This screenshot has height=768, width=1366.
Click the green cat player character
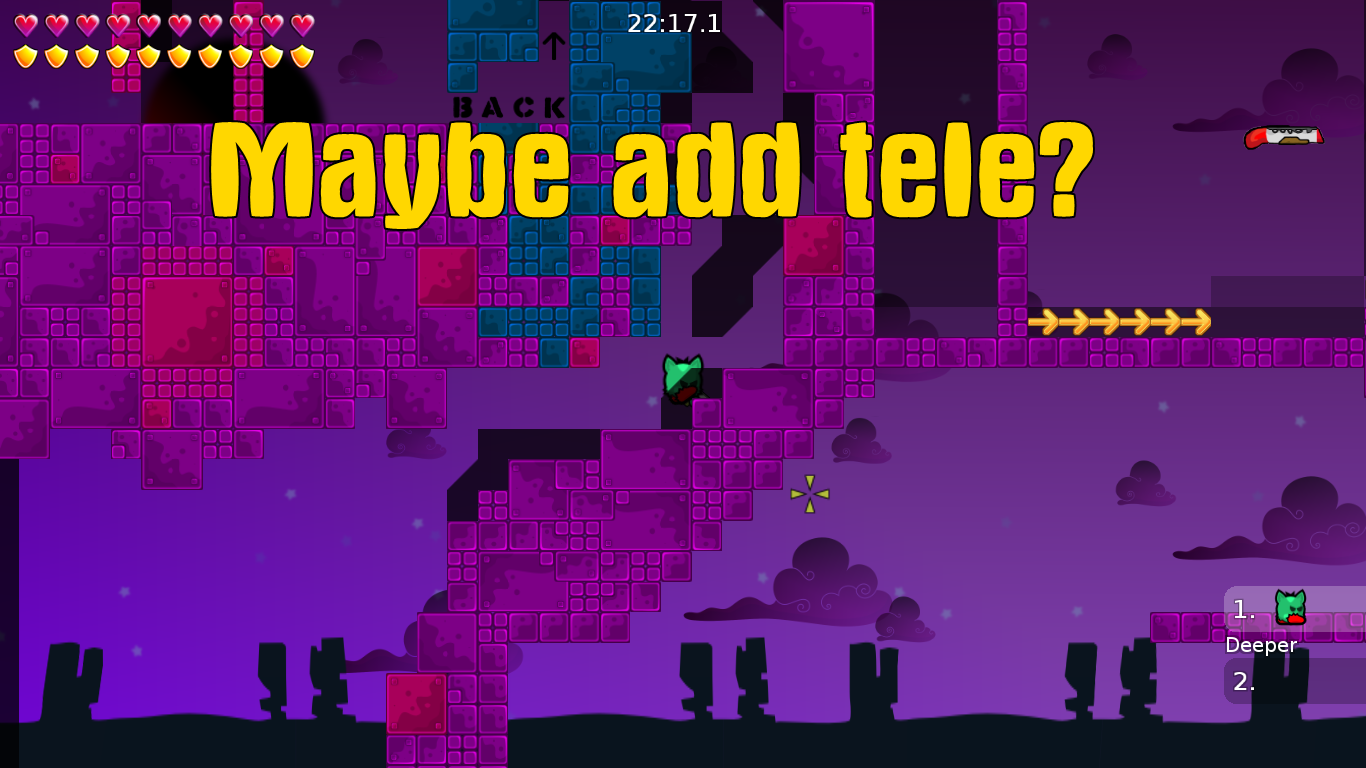point(681,378)
